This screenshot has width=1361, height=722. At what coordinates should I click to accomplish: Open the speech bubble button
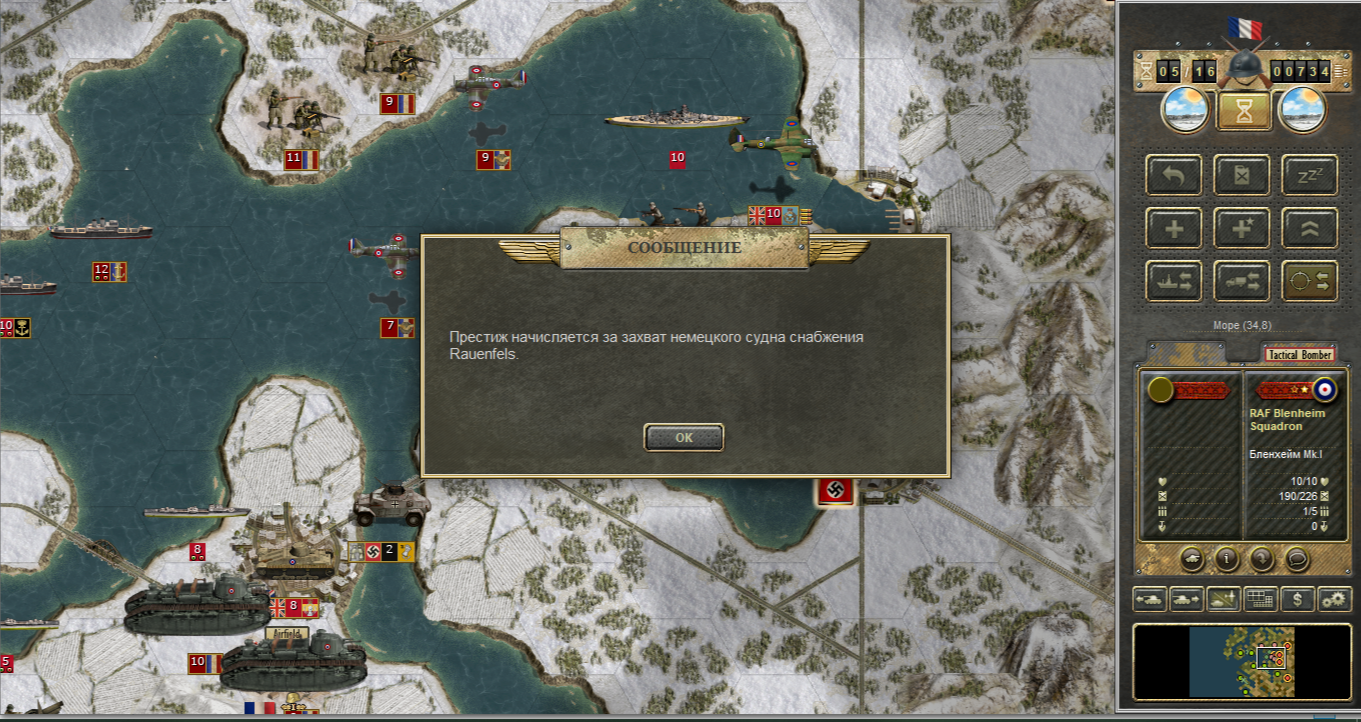[1297, 558]
